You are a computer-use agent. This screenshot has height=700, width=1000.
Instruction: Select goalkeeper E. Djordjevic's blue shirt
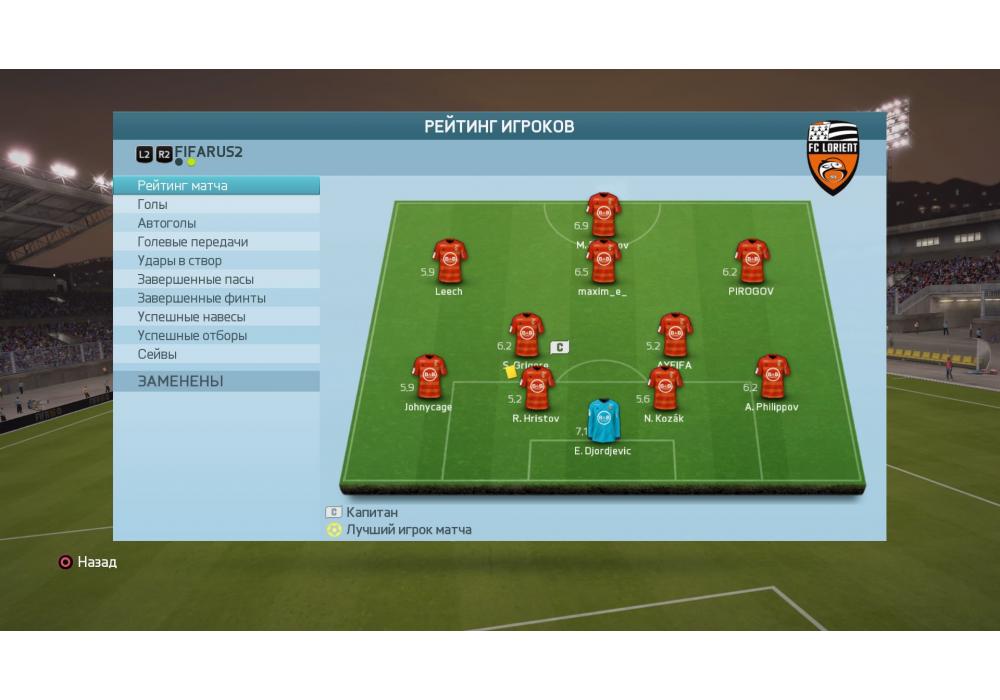(x=603, y=421)
